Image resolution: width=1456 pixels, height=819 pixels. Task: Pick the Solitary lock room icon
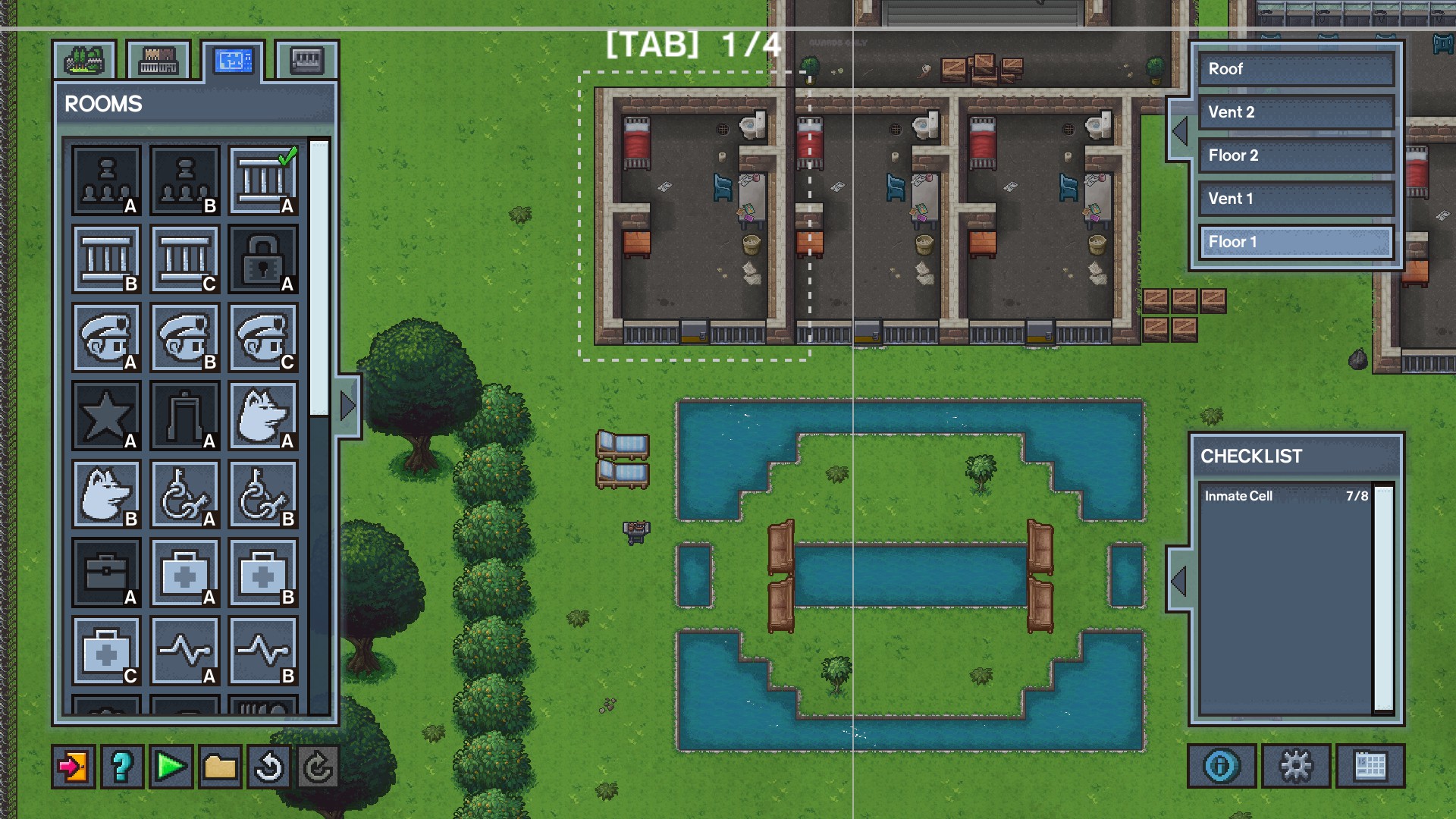pos(264,258)
